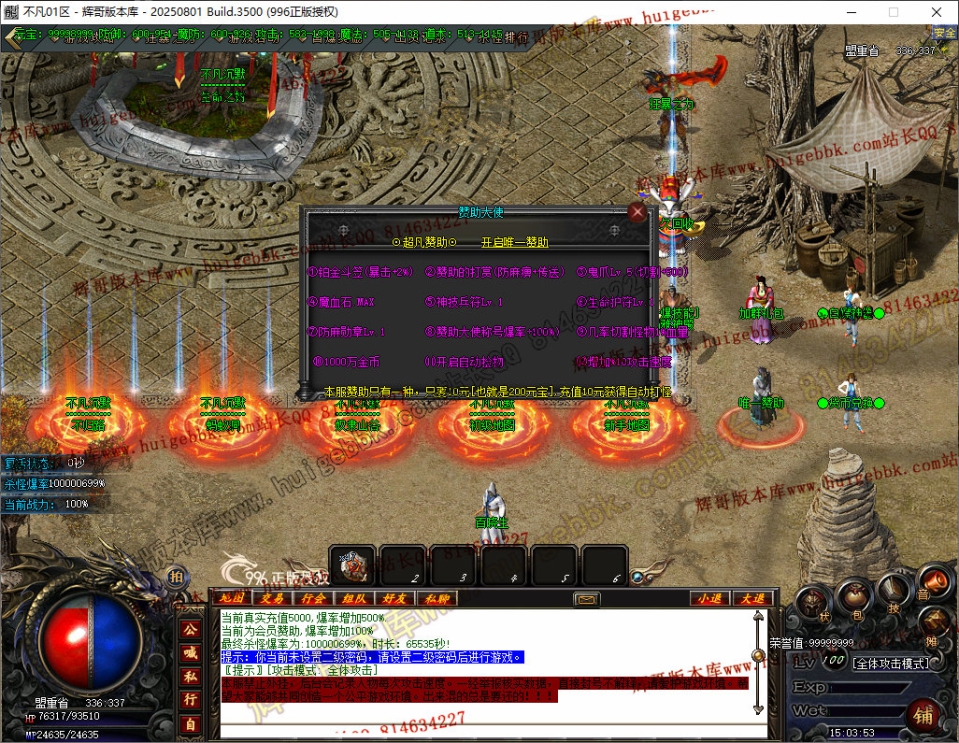The height and width of the screenshot is (743, 959).
Task: Click the 开启唯一赞助 link
Action: tap(514, 242)
